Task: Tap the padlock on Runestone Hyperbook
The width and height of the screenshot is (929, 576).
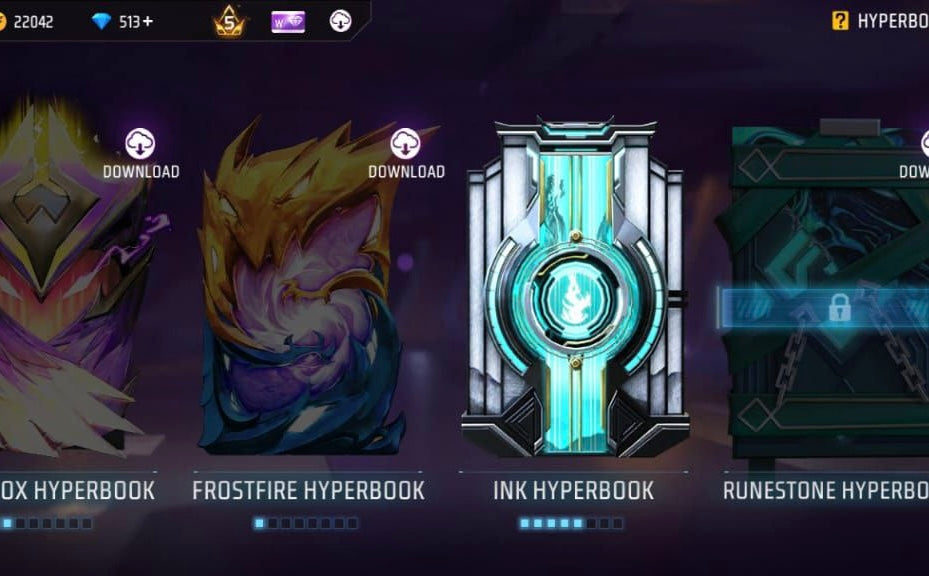Action: [839, 309]
